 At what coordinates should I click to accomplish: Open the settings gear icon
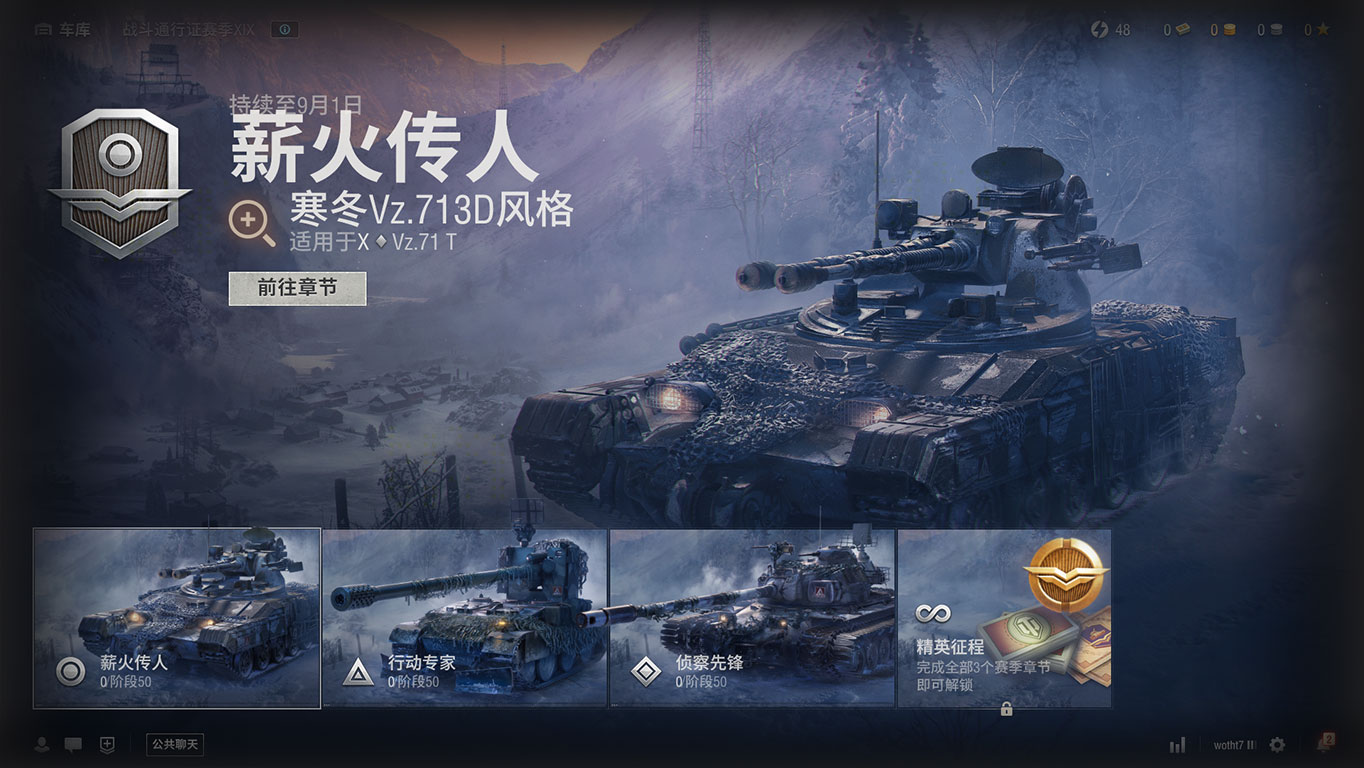pos(1277,744)
